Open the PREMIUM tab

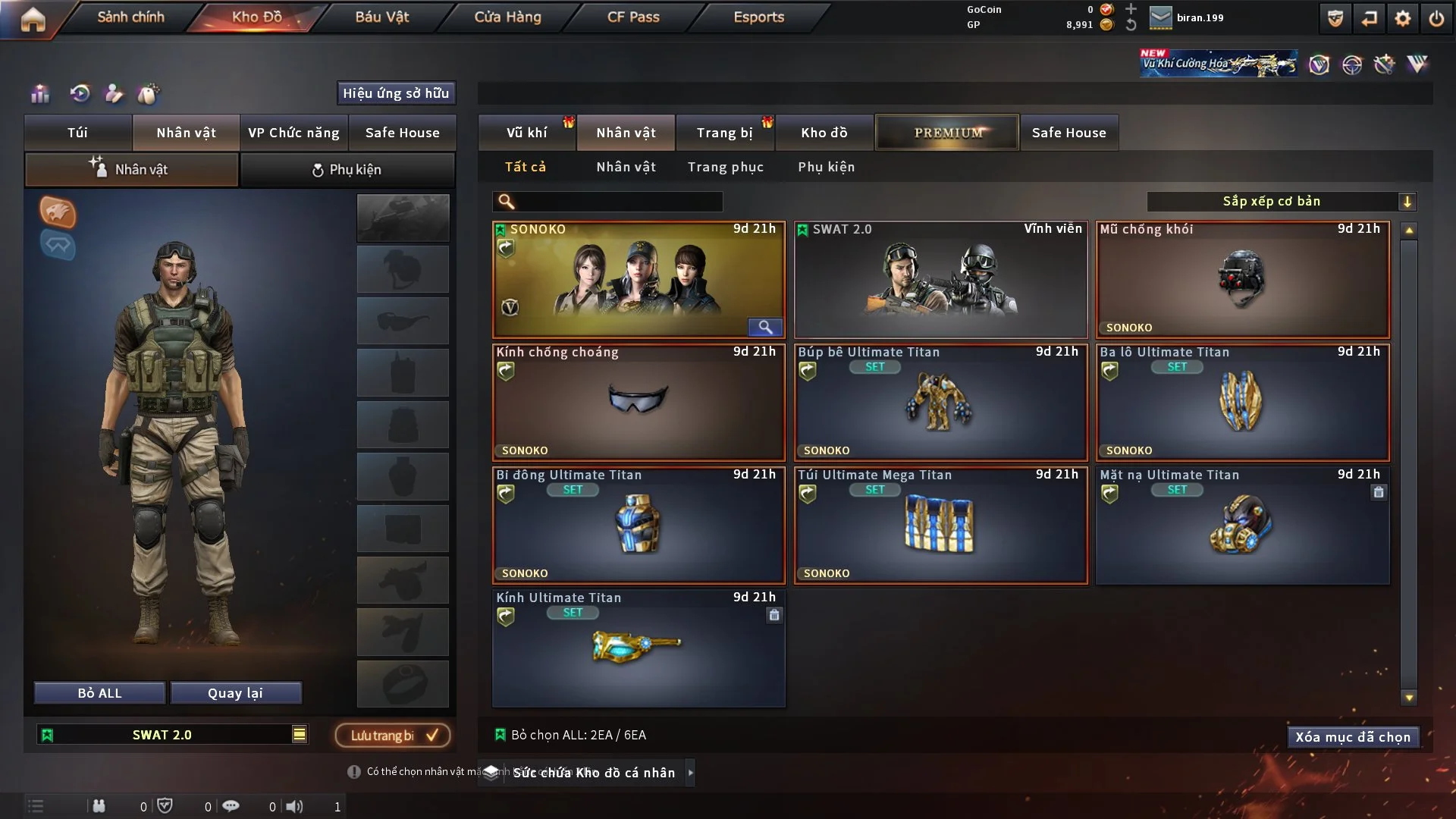coord(947,133)
